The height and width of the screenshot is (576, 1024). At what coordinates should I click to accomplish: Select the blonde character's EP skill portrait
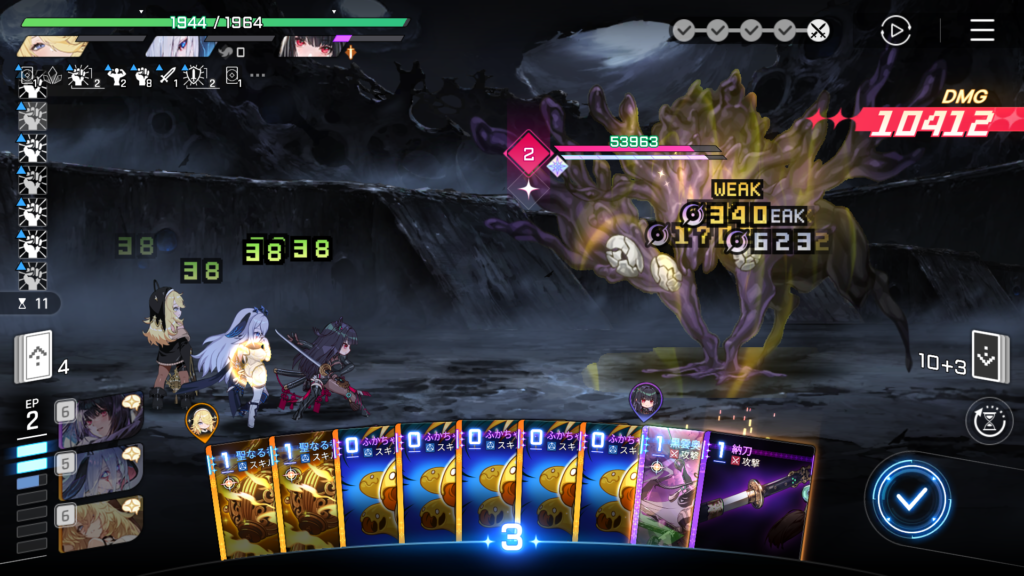click(x=101, y=523)
